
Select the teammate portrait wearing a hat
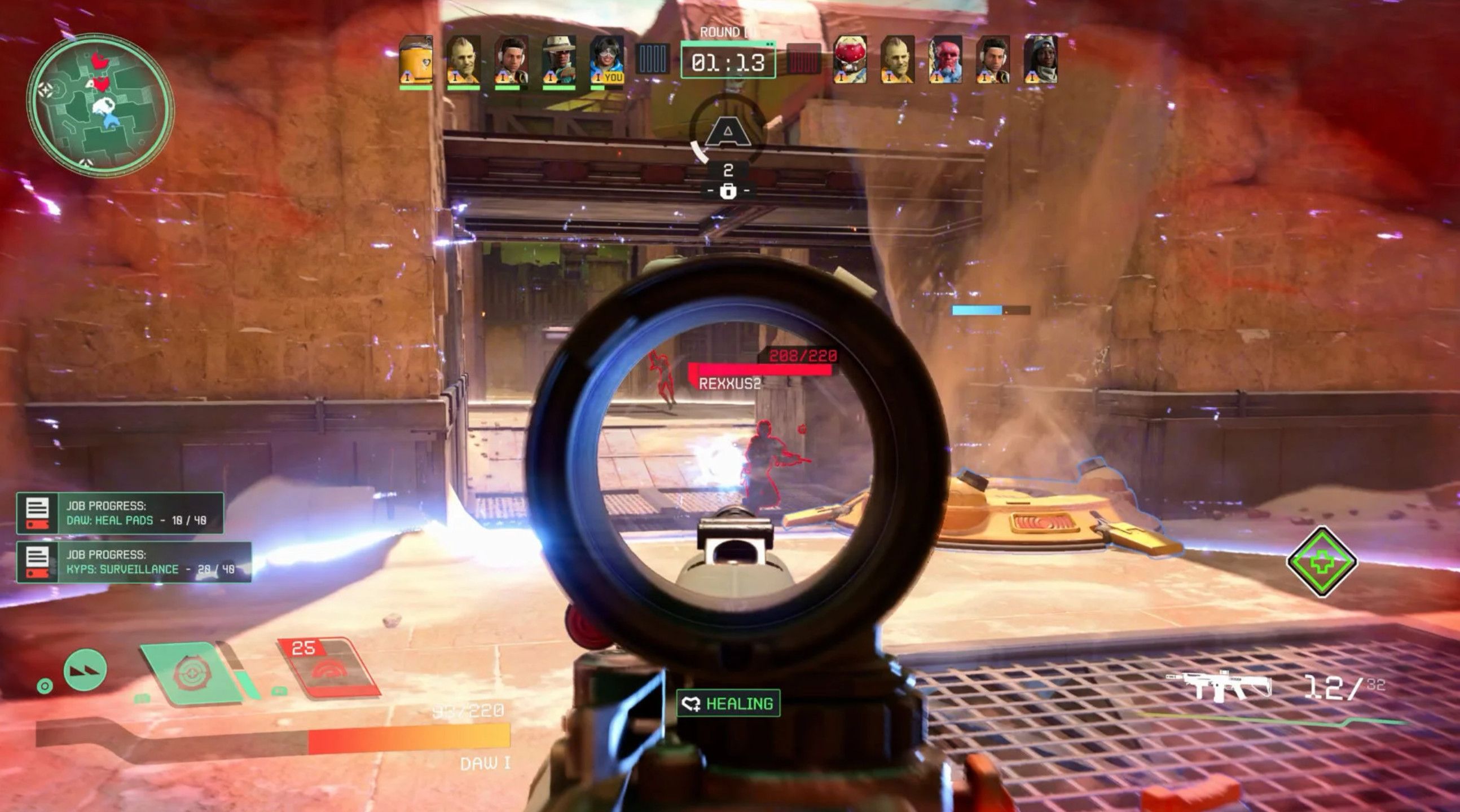(559, 61)
